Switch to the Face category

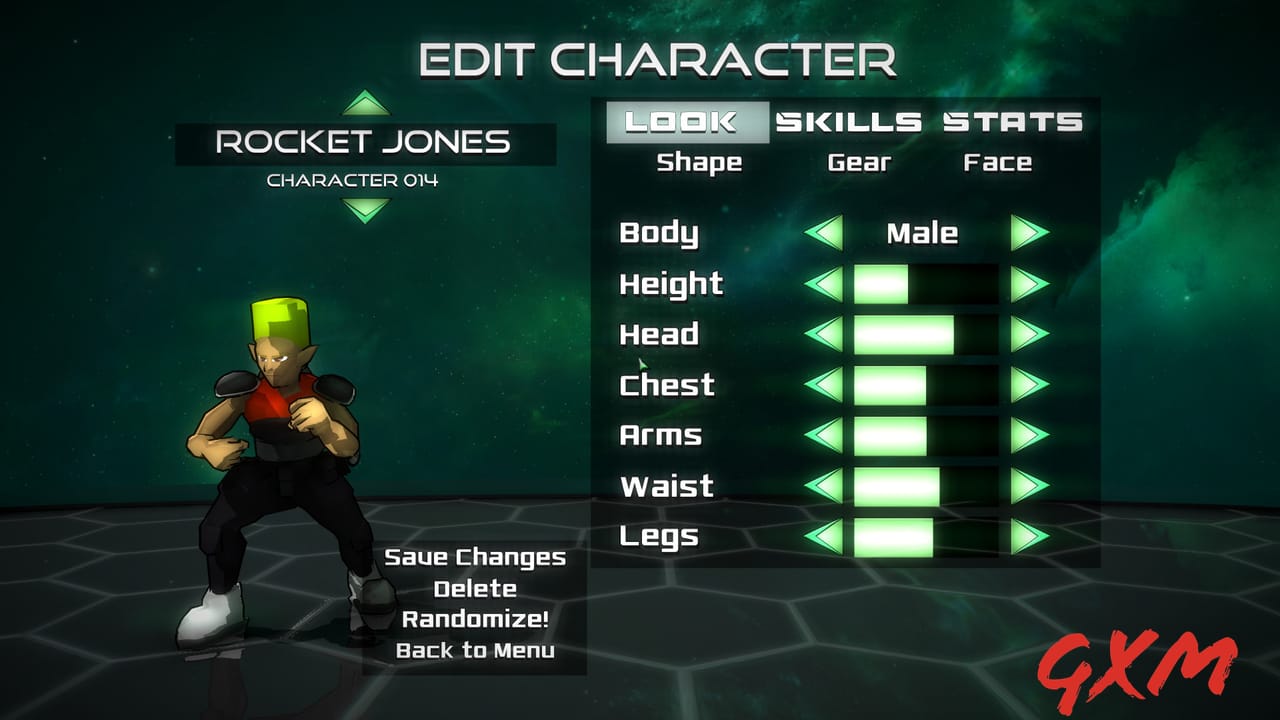coord(1000,162)
